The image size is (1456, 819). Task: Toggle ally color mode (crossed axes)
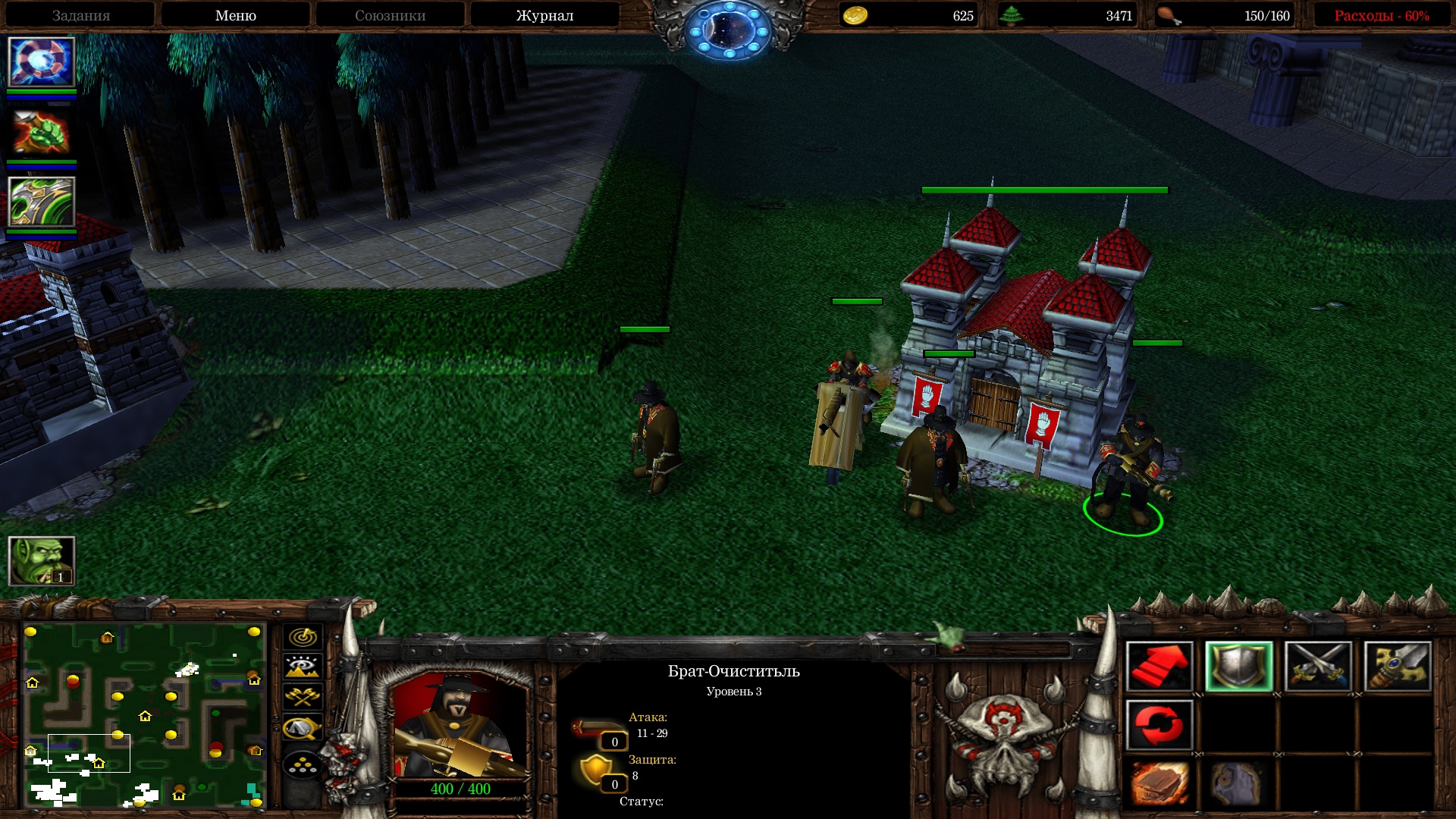(x=303, y=697)
